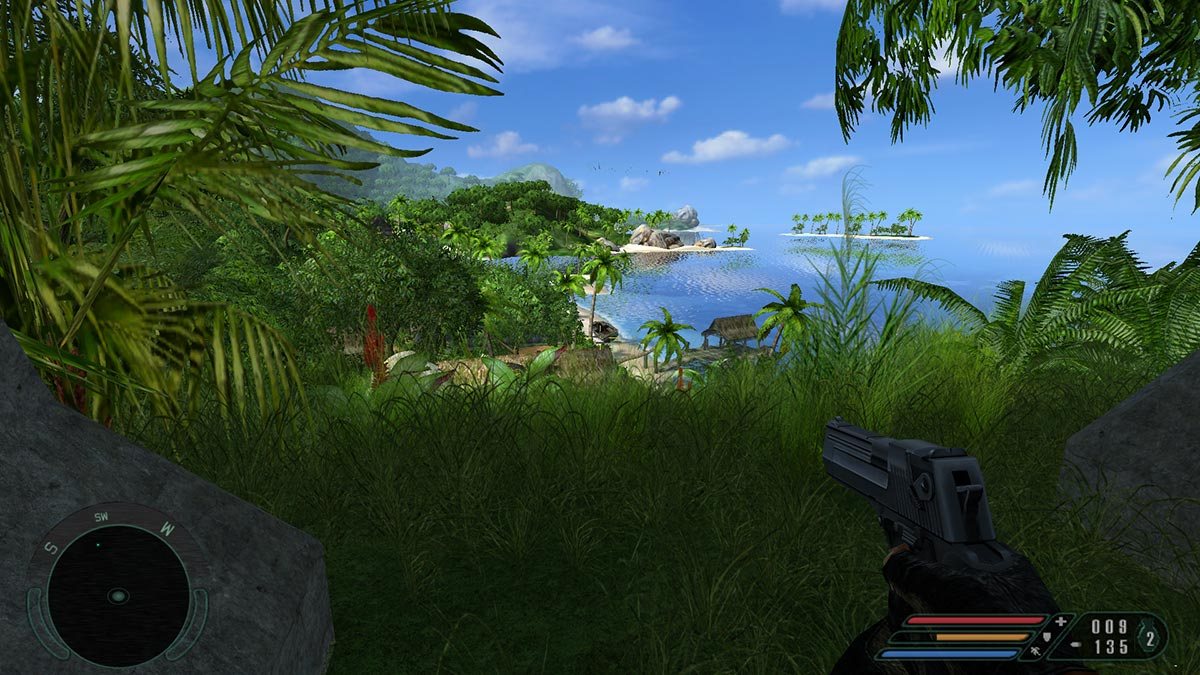
Task: Click the grenade count icon
Action: click(1150, 637)
